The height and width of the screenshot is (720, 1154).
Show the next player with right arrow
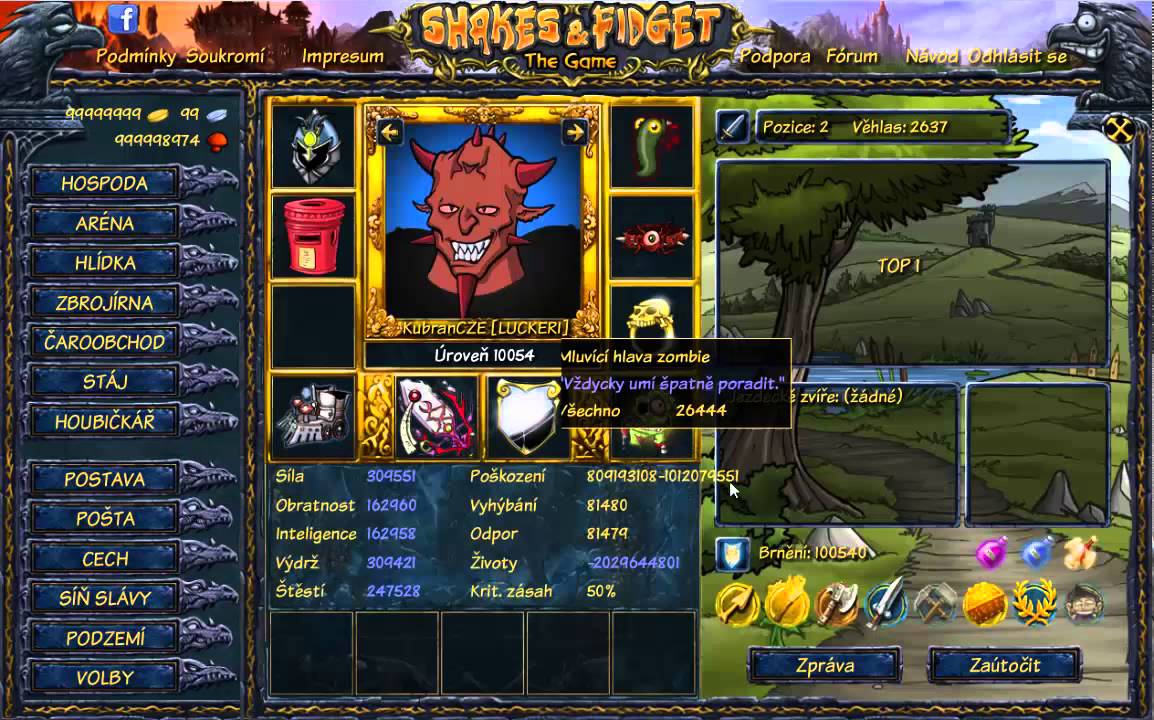click(x=574, y=131)
